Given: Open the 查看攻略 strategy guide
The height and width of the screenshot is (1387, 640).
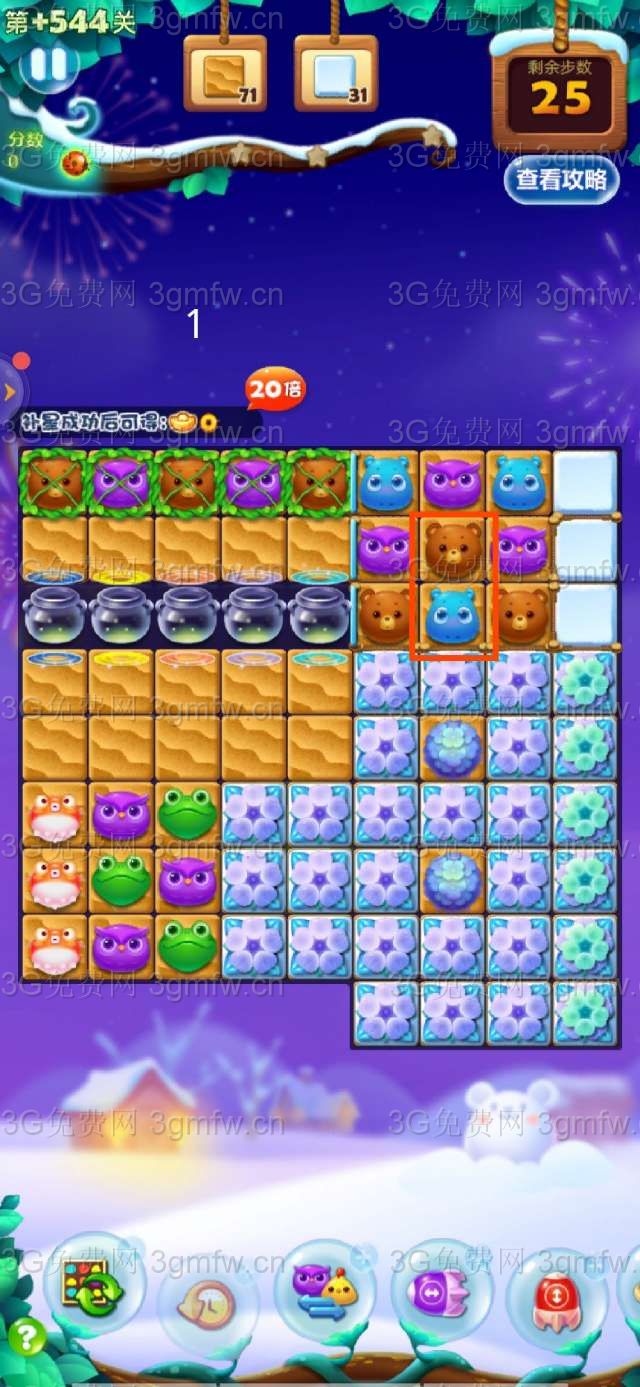Looking at the screenshot, I should (561, 180).
